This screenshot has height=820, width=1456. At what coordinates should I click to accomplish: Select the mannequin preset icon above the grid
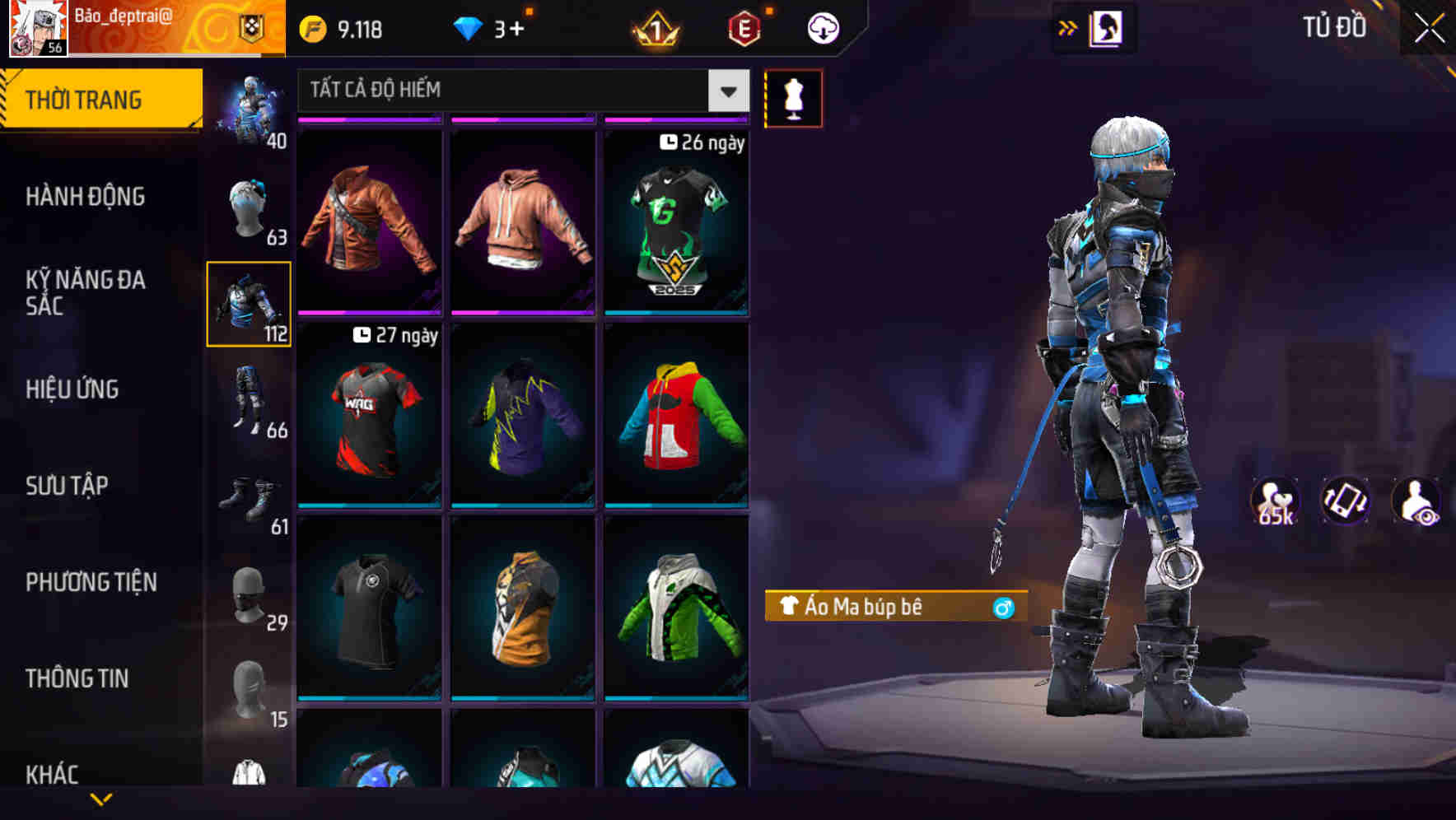pyautogui.click(x=793, y=97)
